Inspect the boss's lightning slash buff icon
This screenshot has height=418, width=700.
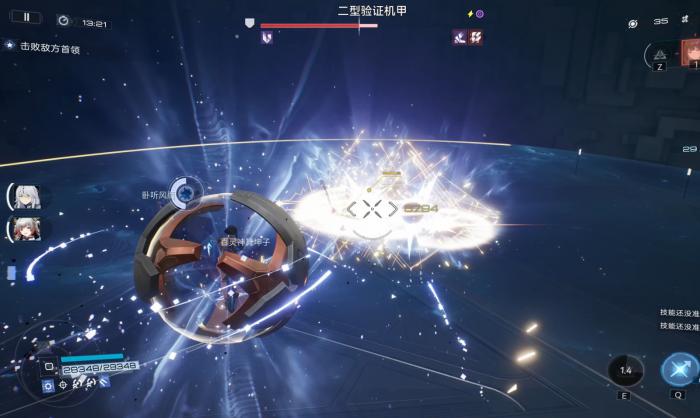point(476,37)
